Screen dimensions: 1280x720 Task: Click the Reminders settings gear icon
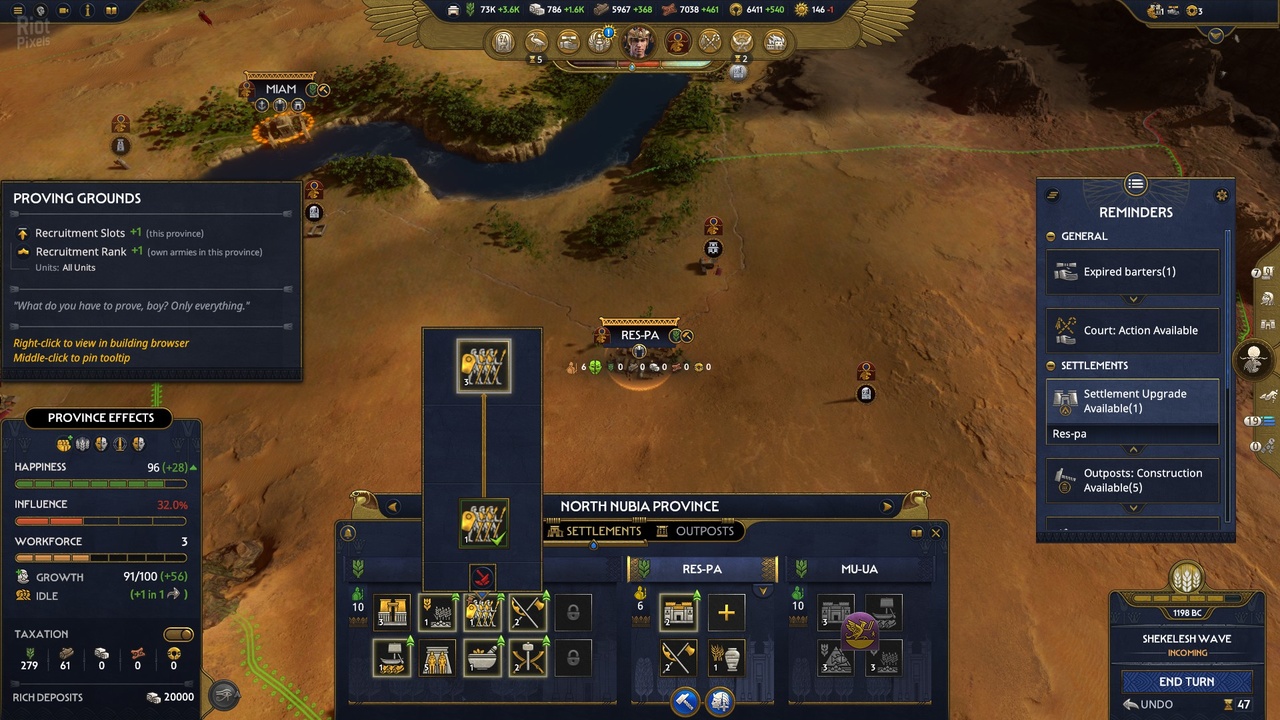click(x=1221, y=195)
